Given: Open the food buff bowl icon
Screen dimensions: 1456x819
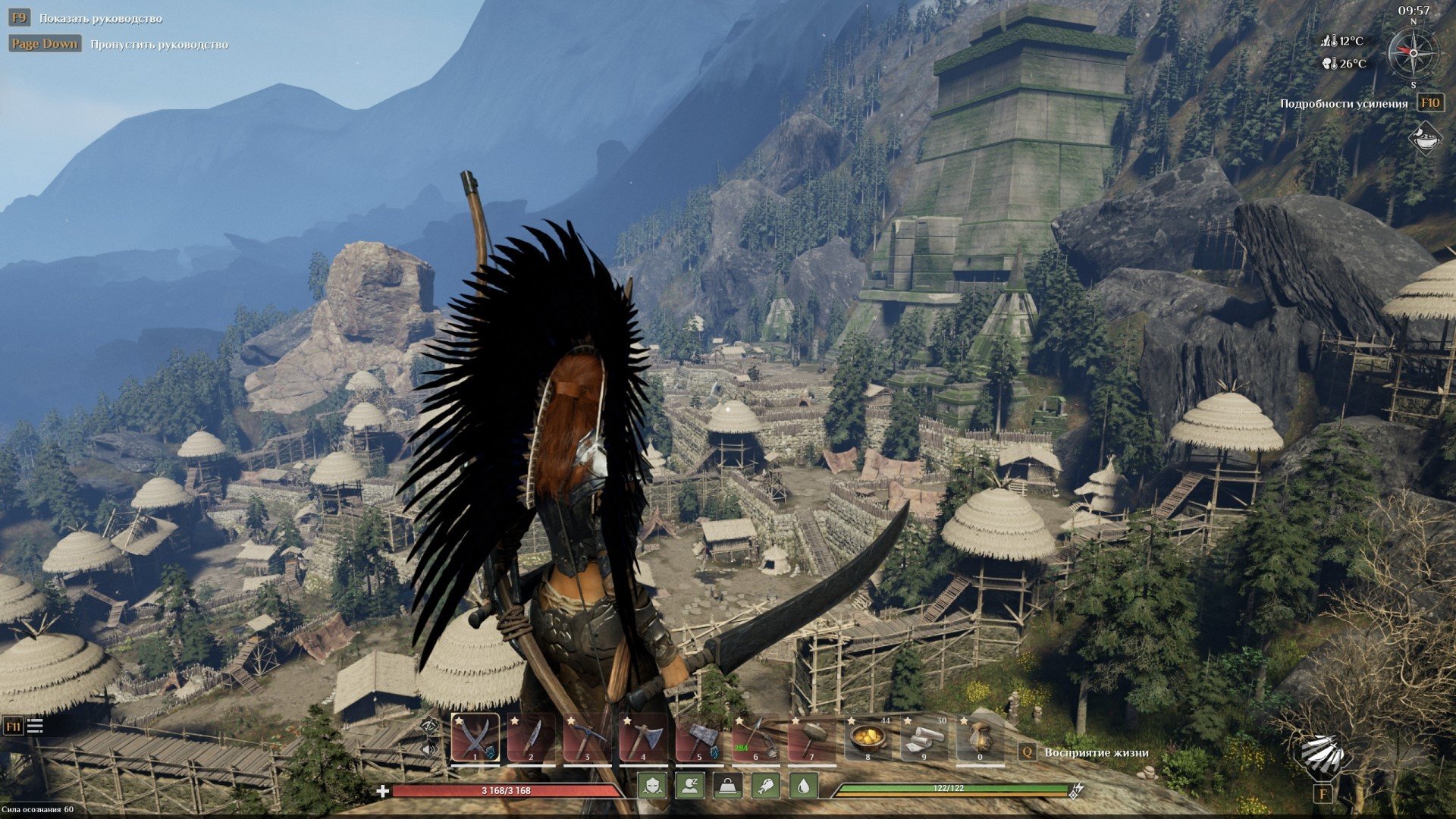Looking at the screenshot, I should pyautogui.click(x=1425, y=139).
